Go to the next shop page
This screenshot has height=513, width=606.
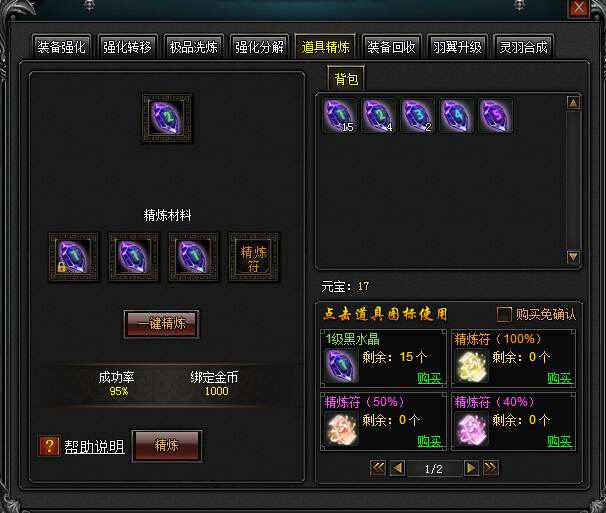[469, 467]
